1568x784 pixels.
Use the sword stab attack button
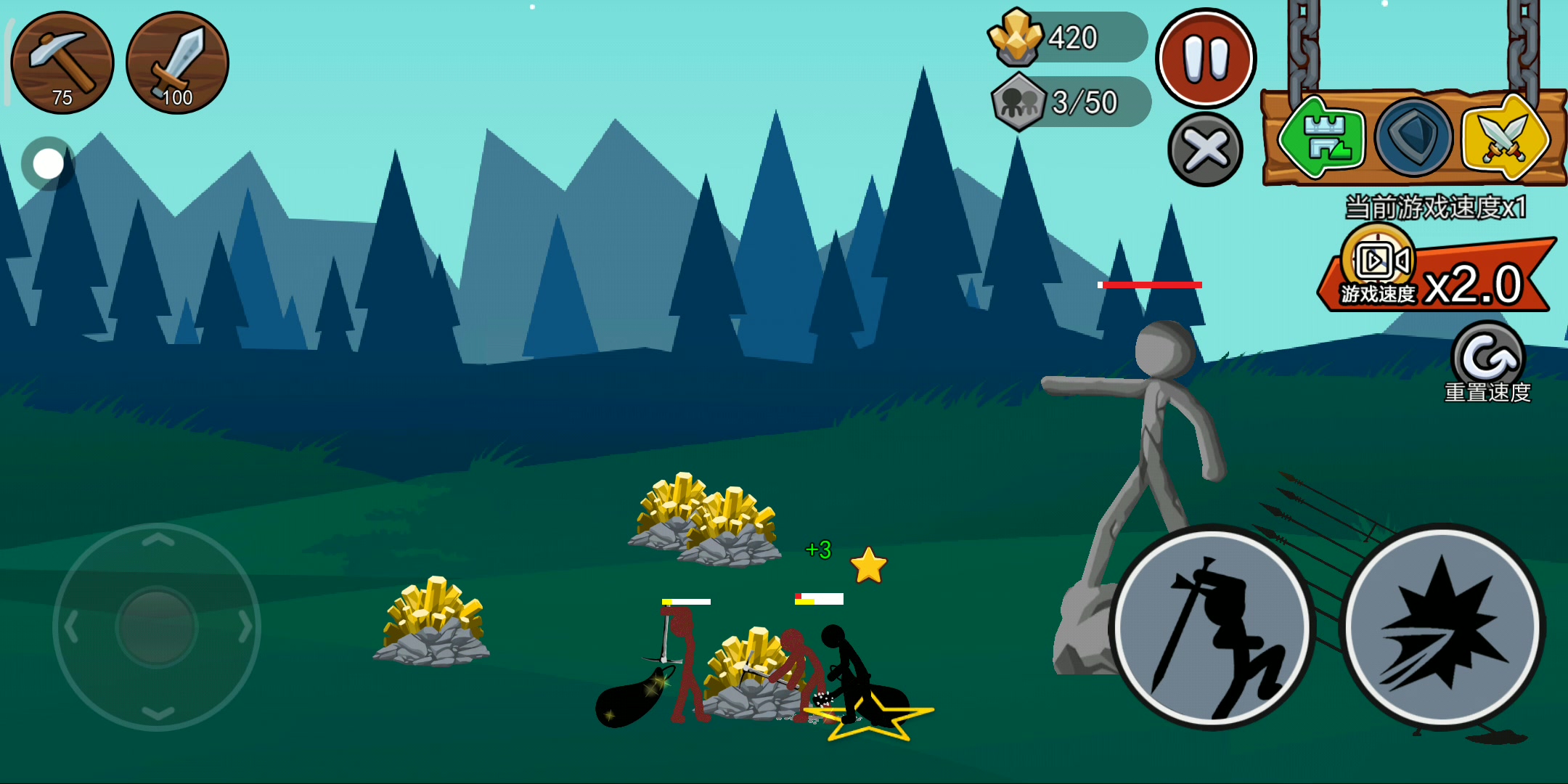(x=1212, y=627)
